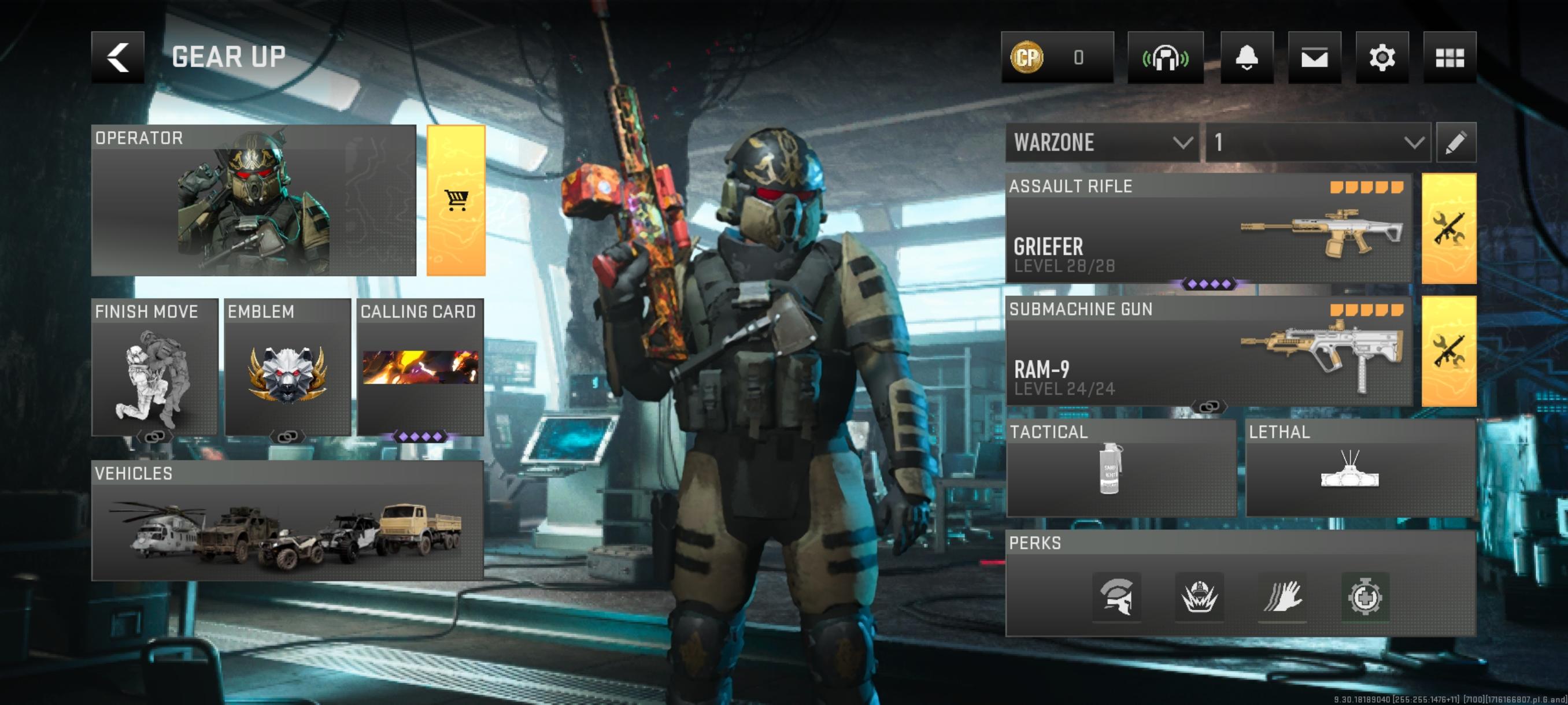The width and height of the screenshot is (1568, 705).
Task: Open the mail inbox
Action: pos(1314,57)
